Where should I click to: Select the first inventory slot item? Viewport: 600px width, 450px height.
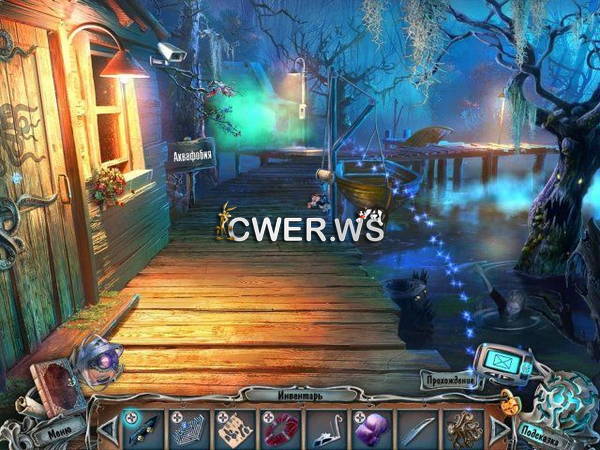(142, 428)
